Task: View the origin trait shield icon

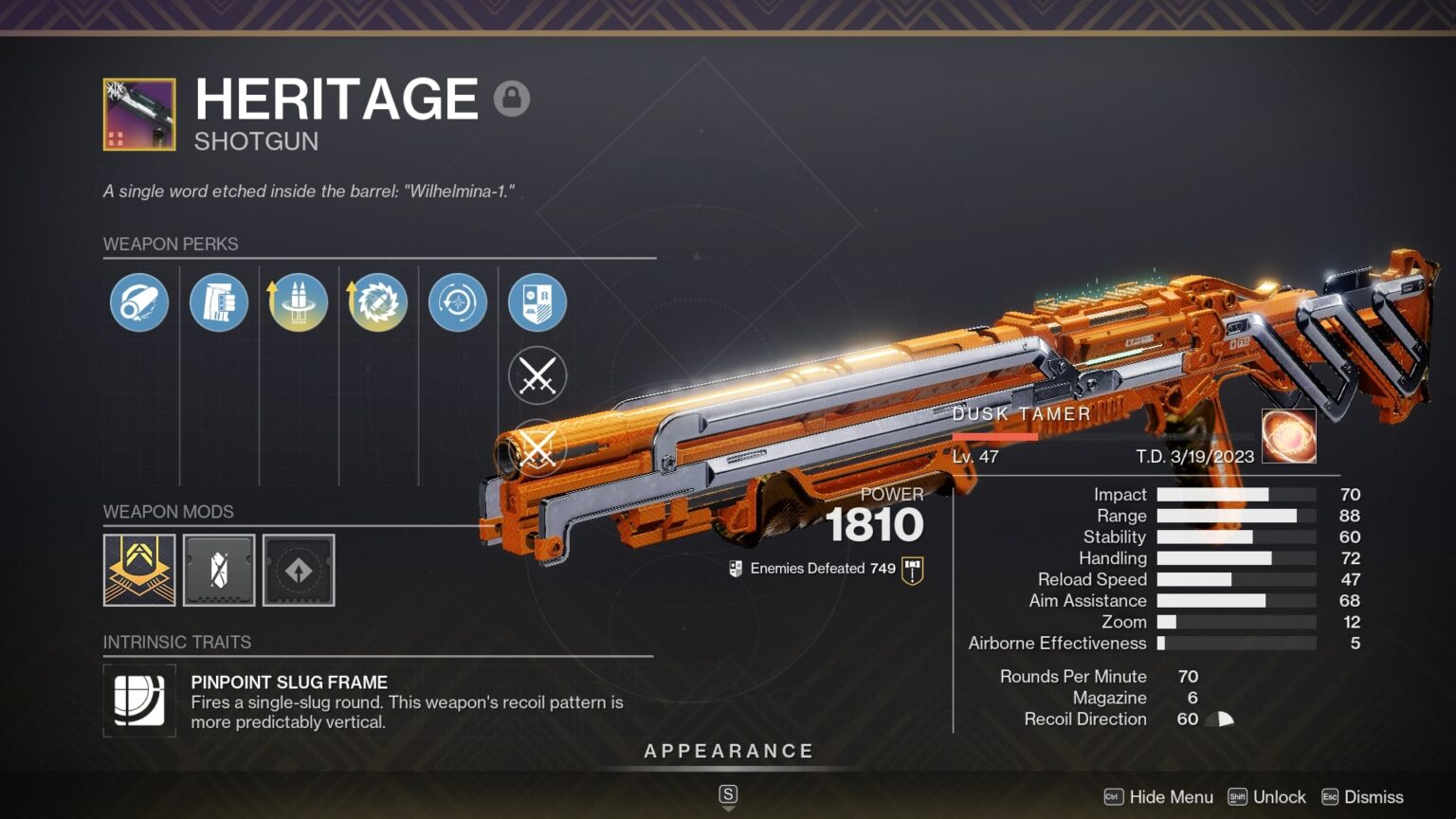Action: point(537,301)
